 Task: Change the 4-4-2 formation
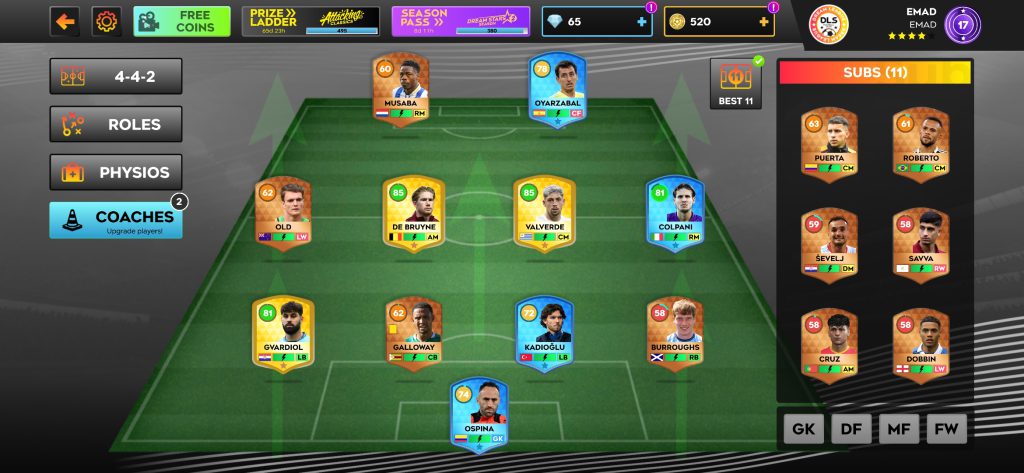point(116,76)
